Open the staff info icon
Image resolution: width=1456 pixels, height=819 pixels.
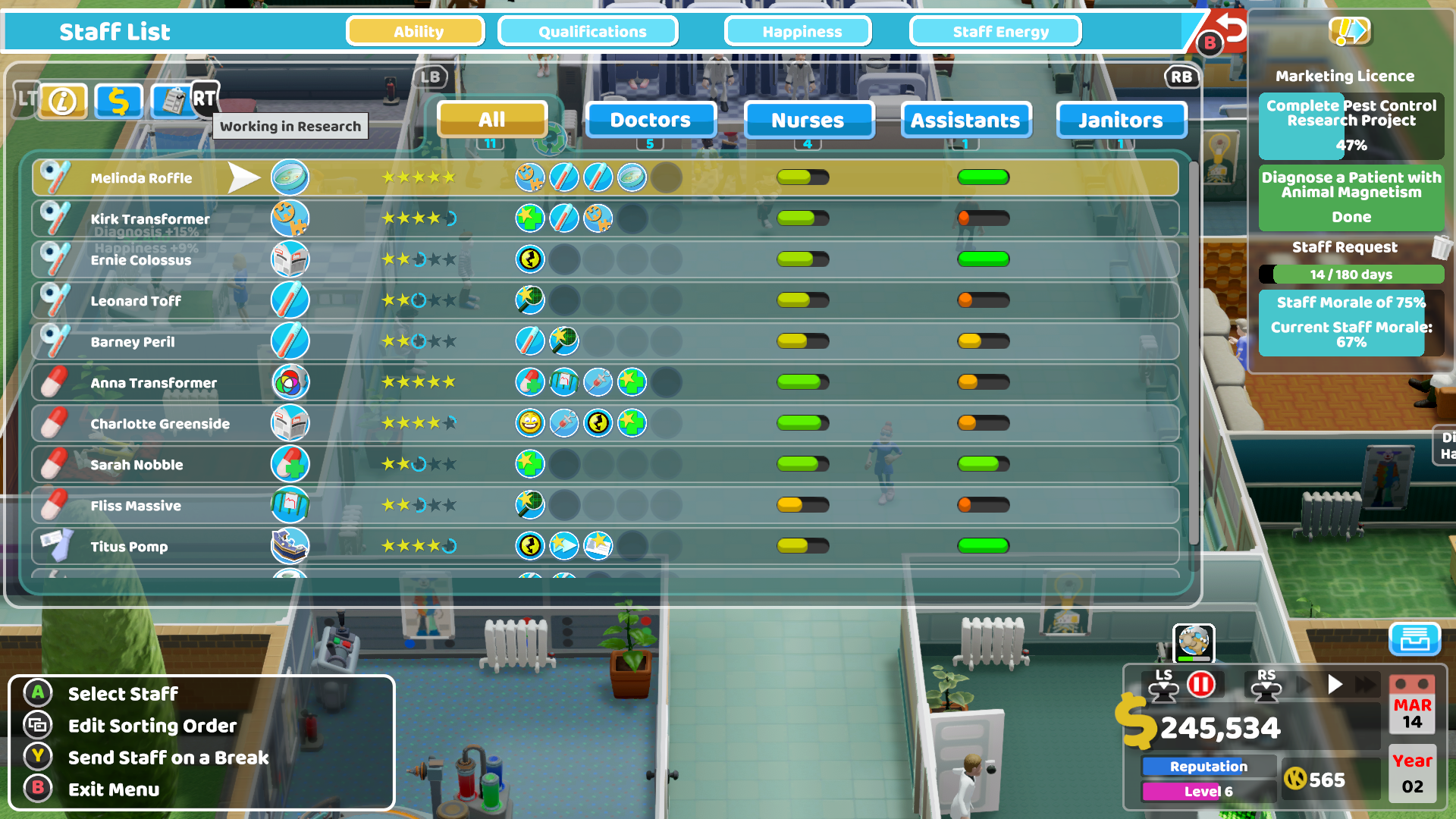point(63,101)
